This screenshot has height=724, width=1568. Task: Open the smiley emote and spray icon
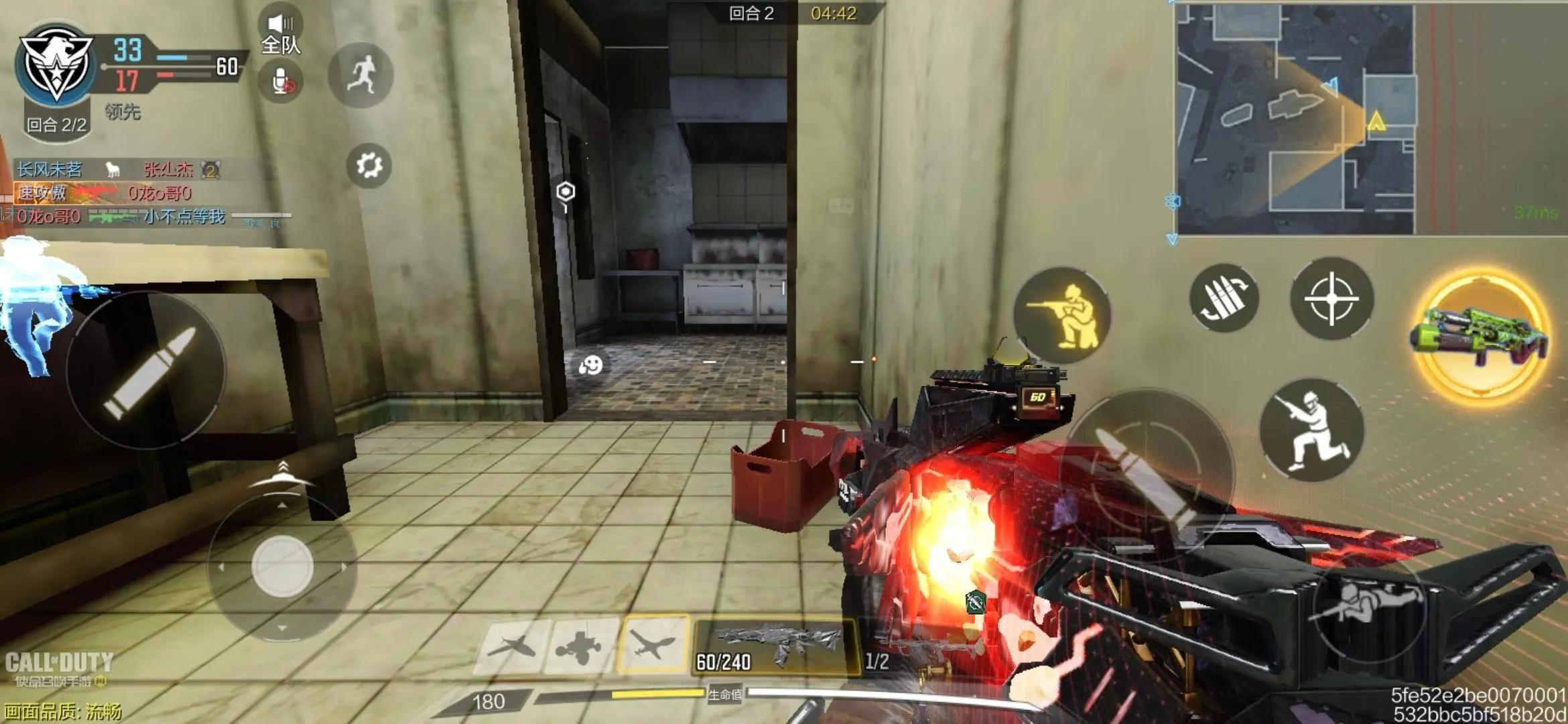click(x=590, y=365)
